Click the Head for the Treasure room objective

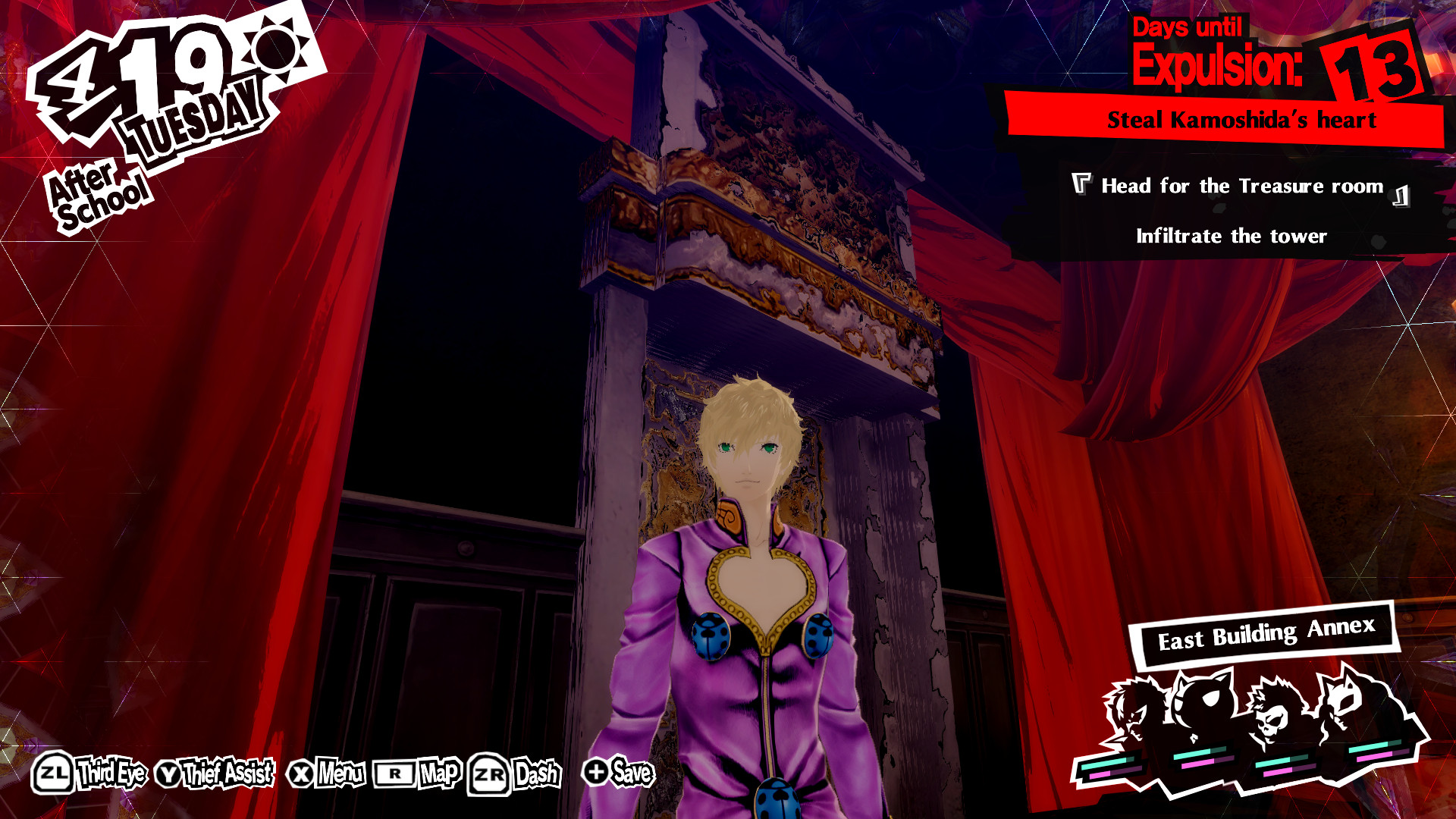(x=1241, y=185)
